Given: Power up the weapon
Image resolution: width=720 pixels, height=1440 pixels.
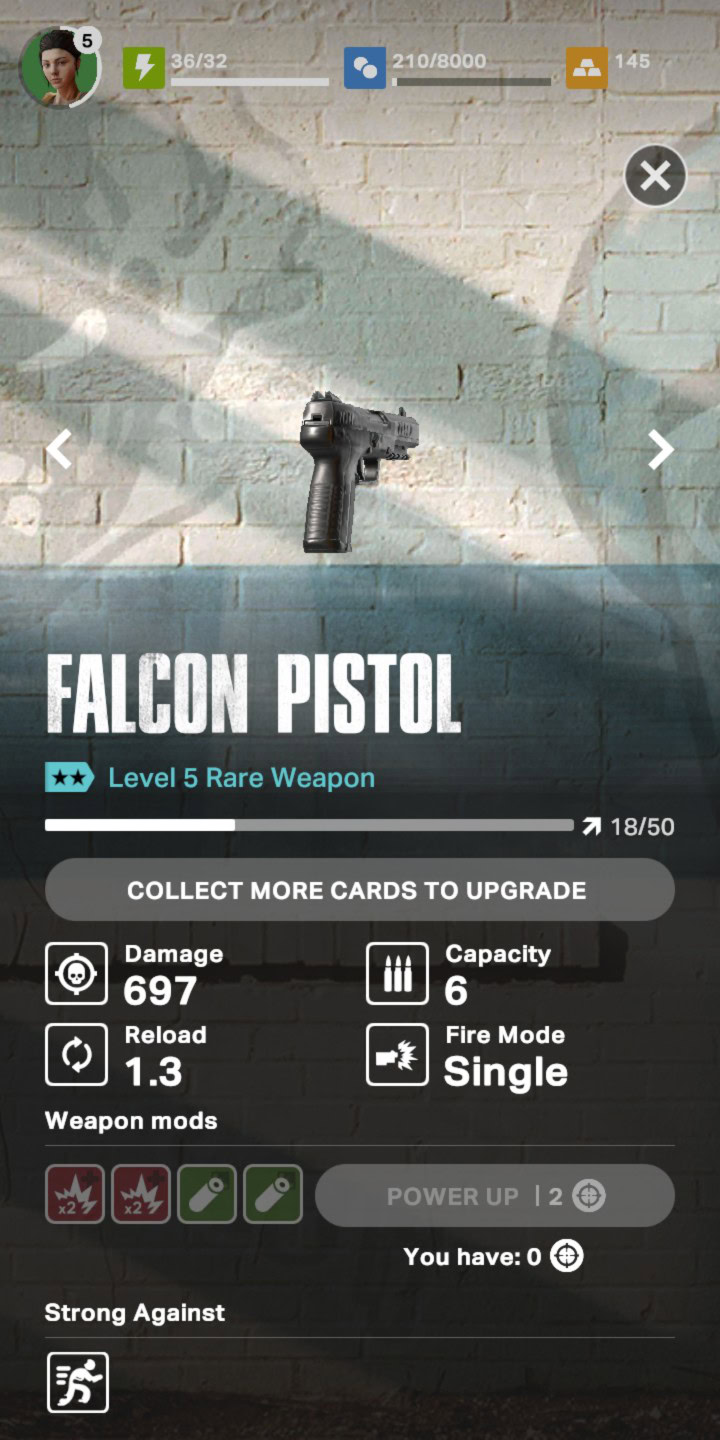Looking at the screenshot, I should coord(494,1196).
